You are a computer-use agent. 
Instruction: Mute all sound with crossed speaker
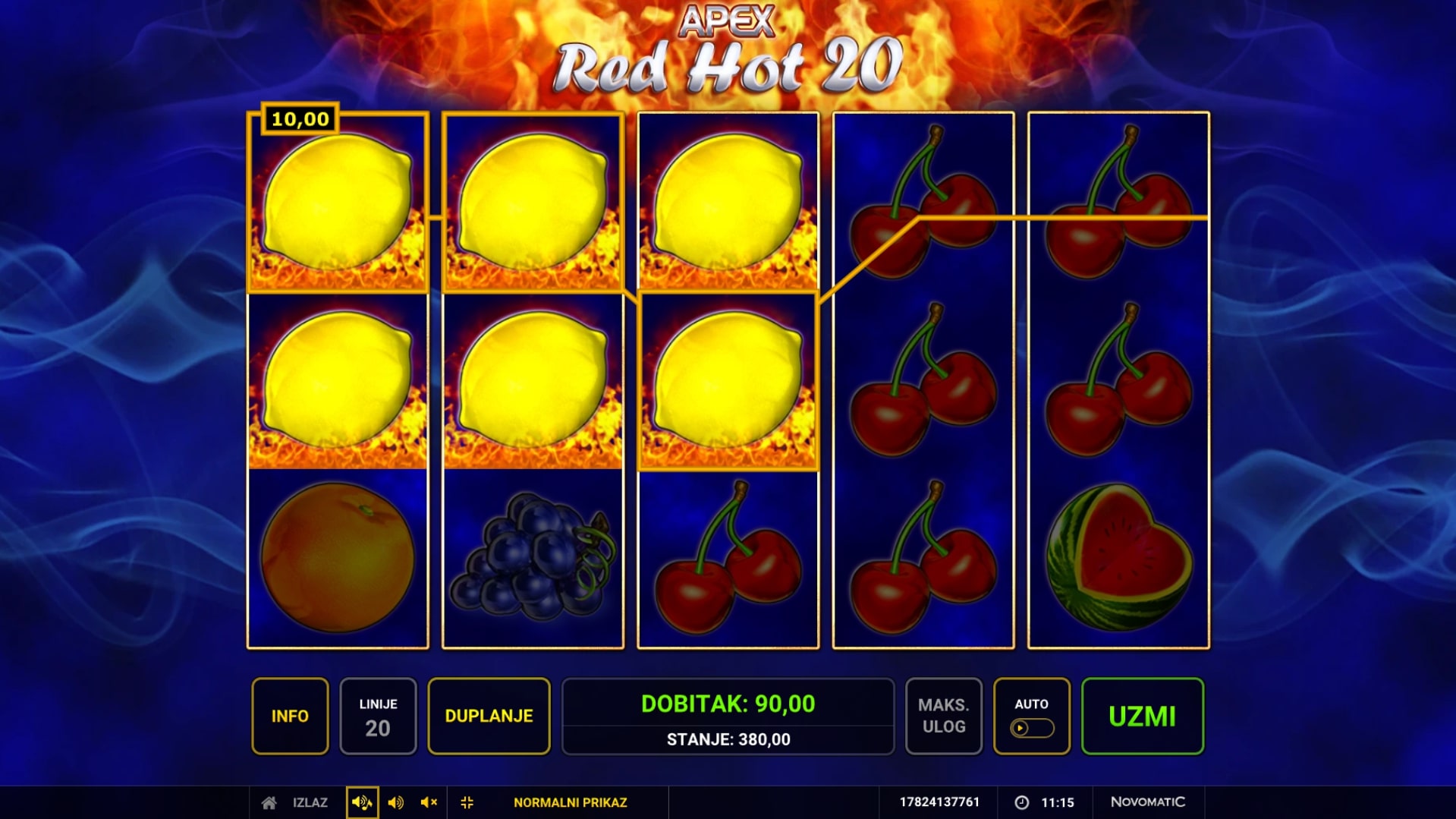(x=429, y=802)
